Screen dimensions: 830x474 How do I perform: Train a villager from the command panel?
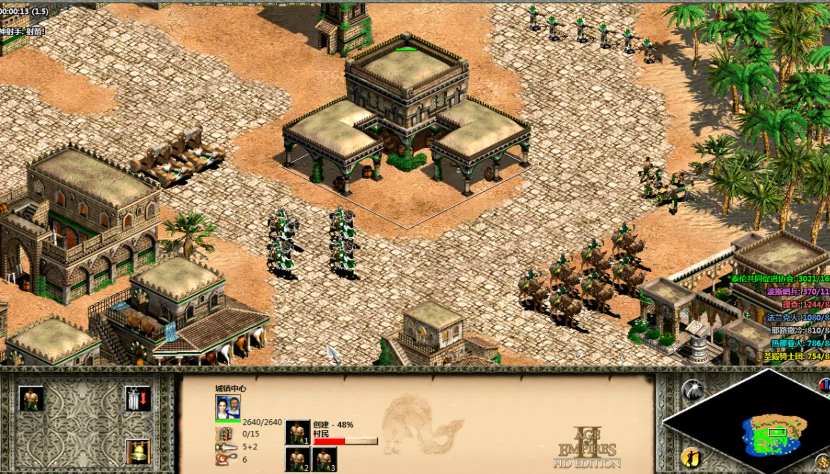click(32, 399)
